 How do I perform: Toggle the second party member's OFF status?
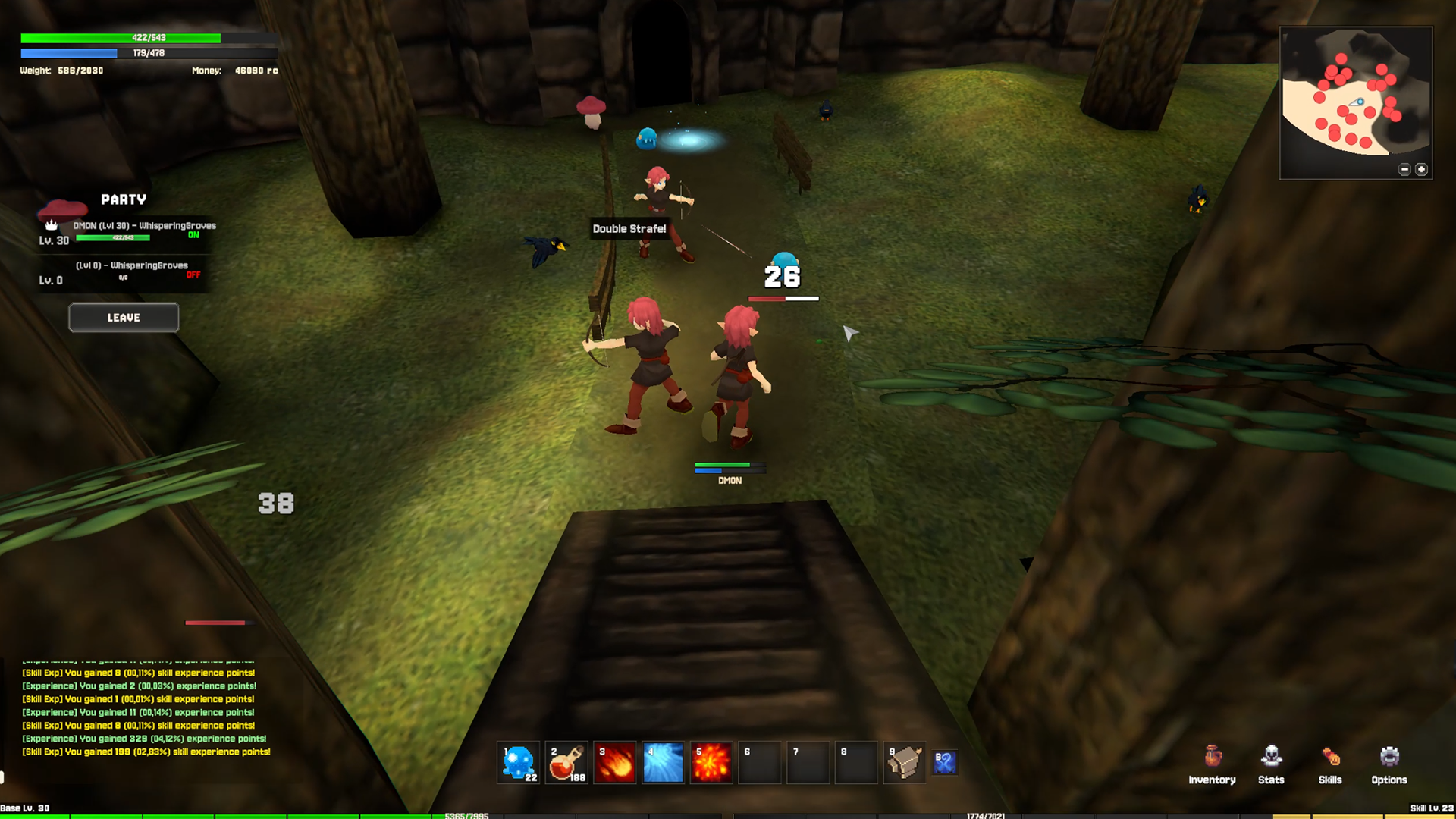coord(193,275)
